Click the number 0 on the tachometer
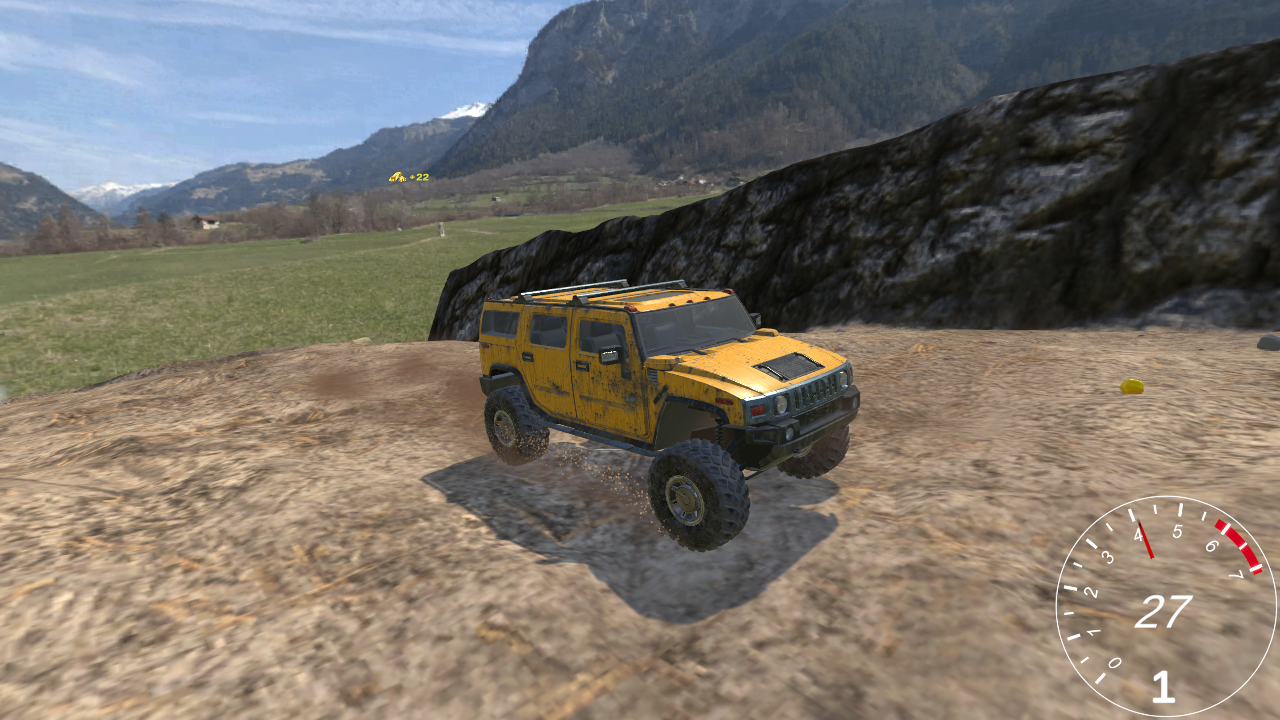 (1114, 660)
